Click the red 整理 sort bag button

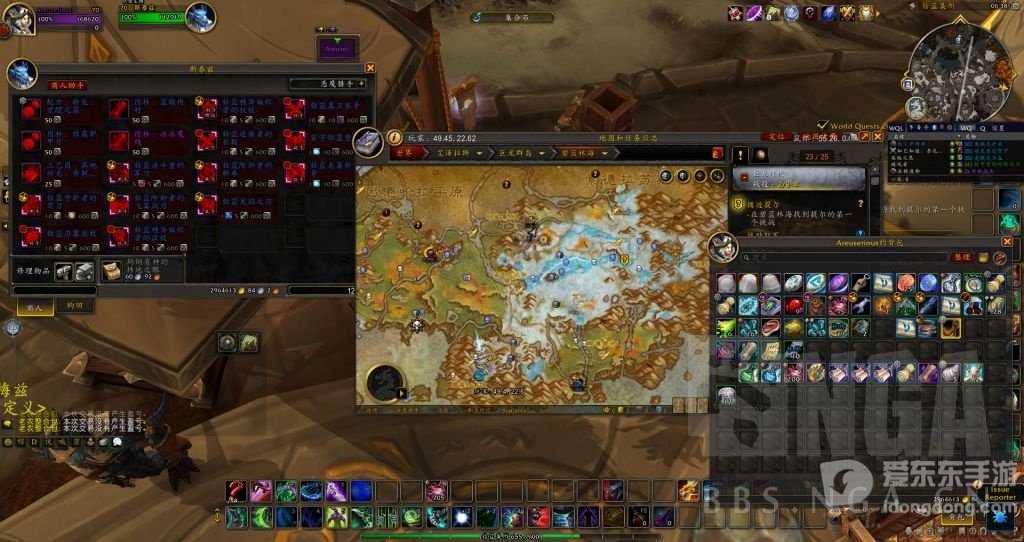(963, 257)
